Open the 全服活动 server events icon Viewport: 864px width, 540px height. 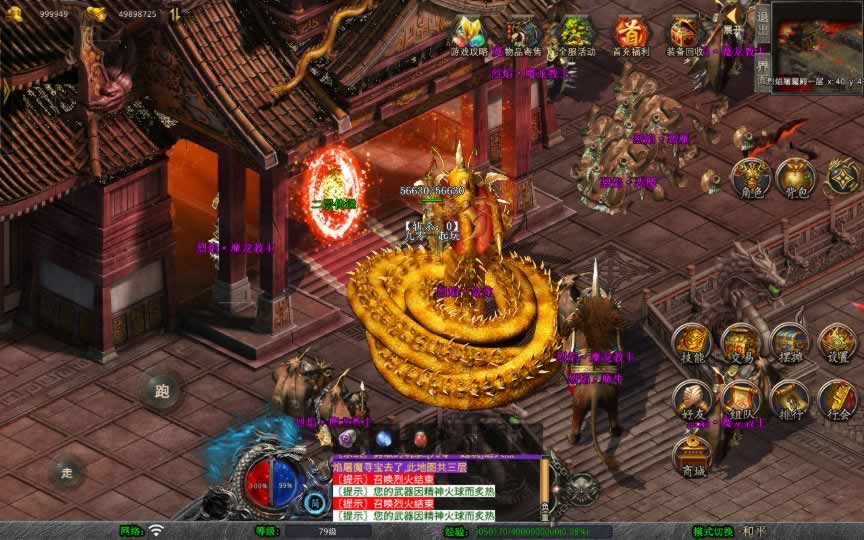577,35
